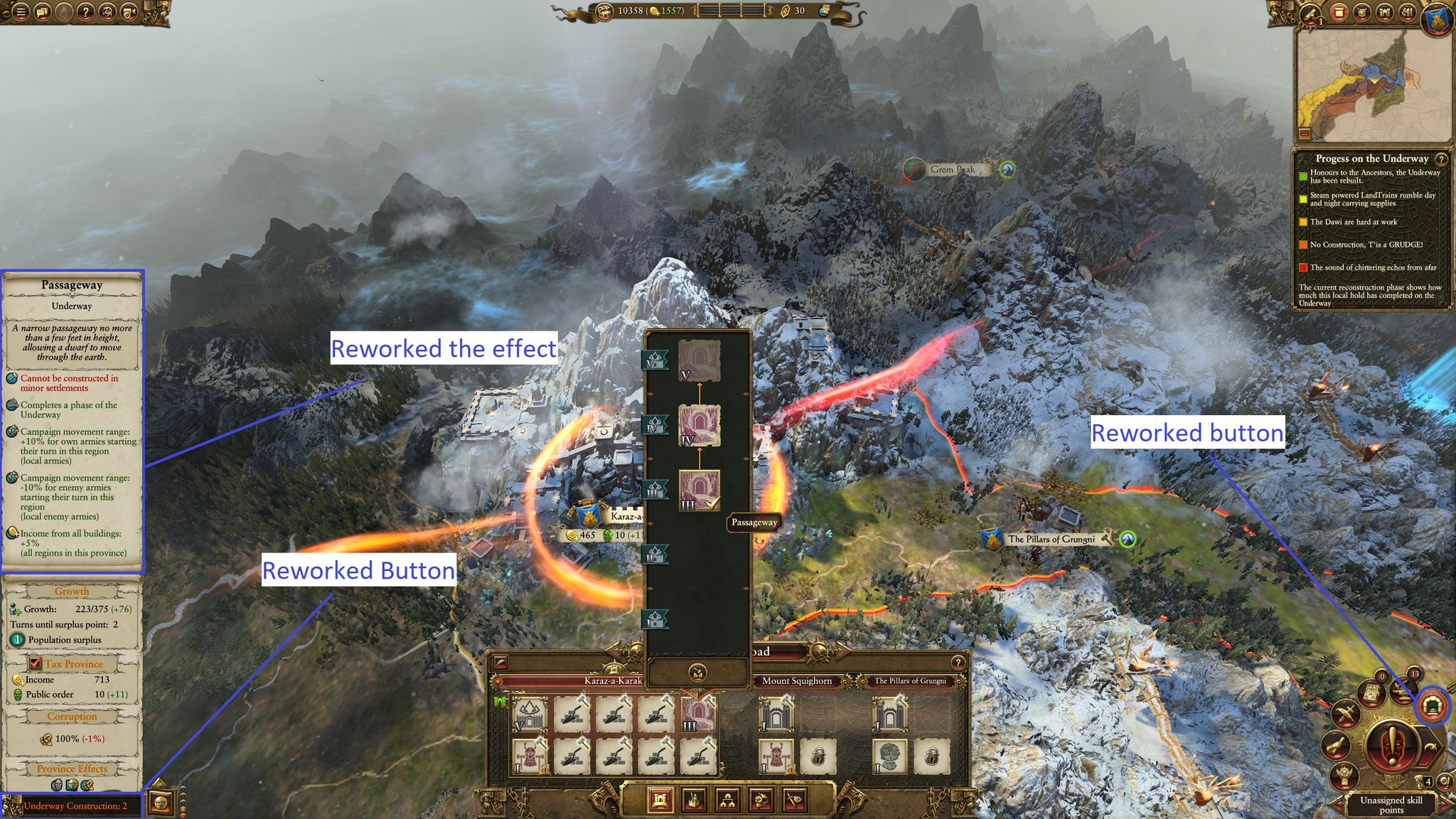Screen dimensions: 1456x819
Task: Click the spellbook icon above the lord portrait
Action: click(x=1371, y=692)
